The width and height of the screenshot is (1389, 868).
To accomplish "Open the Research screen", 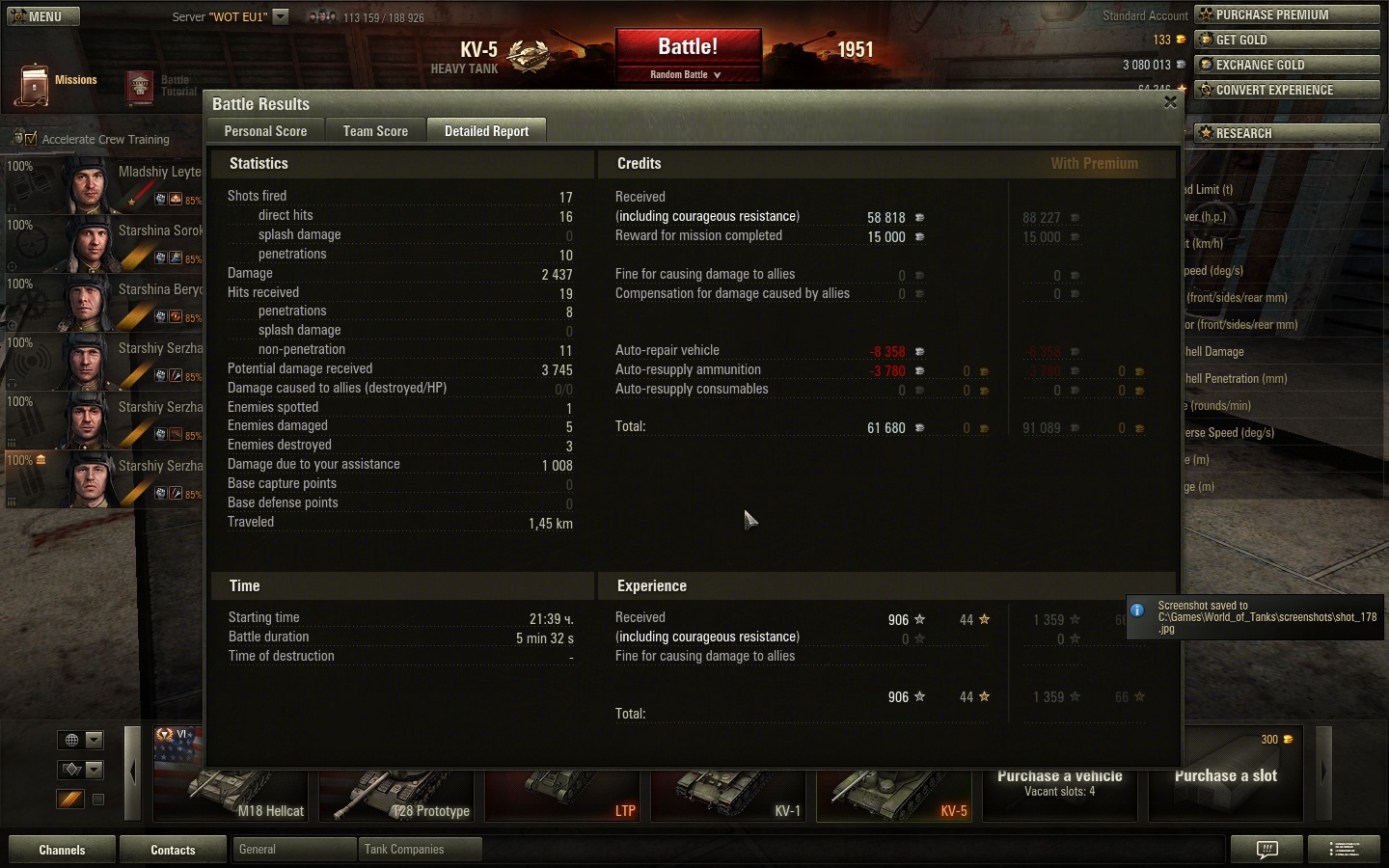I will click(x=1287, y=133).
